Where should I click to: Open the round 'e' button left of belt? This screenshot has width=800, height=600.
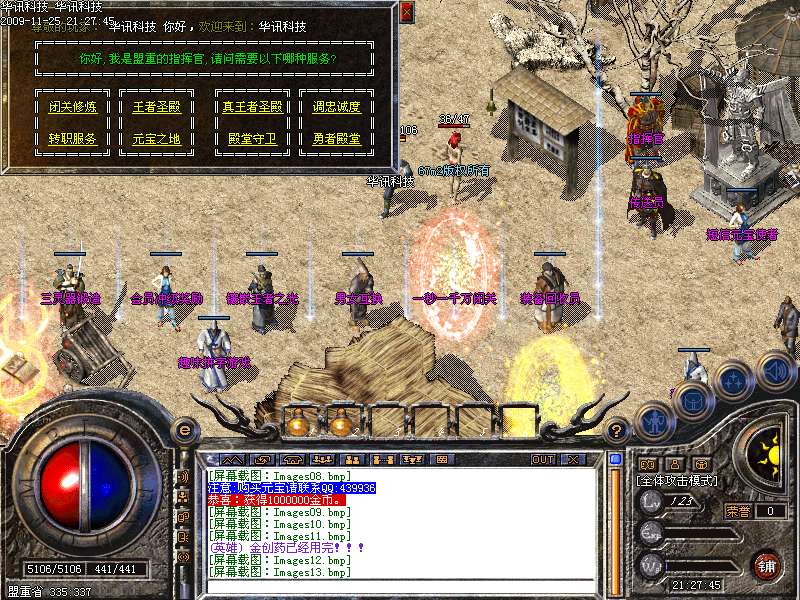(184, 430)
